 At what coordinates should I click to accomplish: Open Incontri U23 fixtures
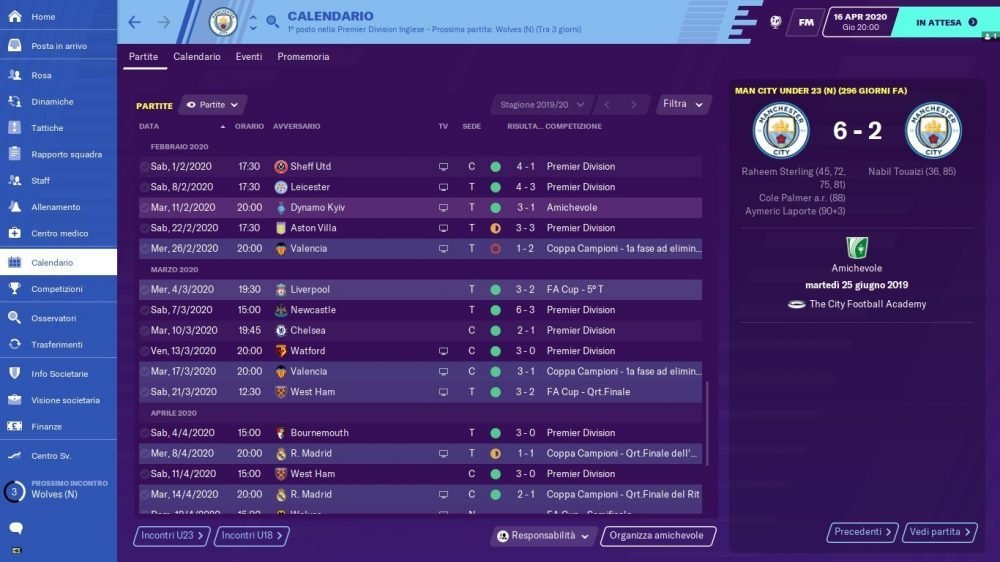coord(172,536)
